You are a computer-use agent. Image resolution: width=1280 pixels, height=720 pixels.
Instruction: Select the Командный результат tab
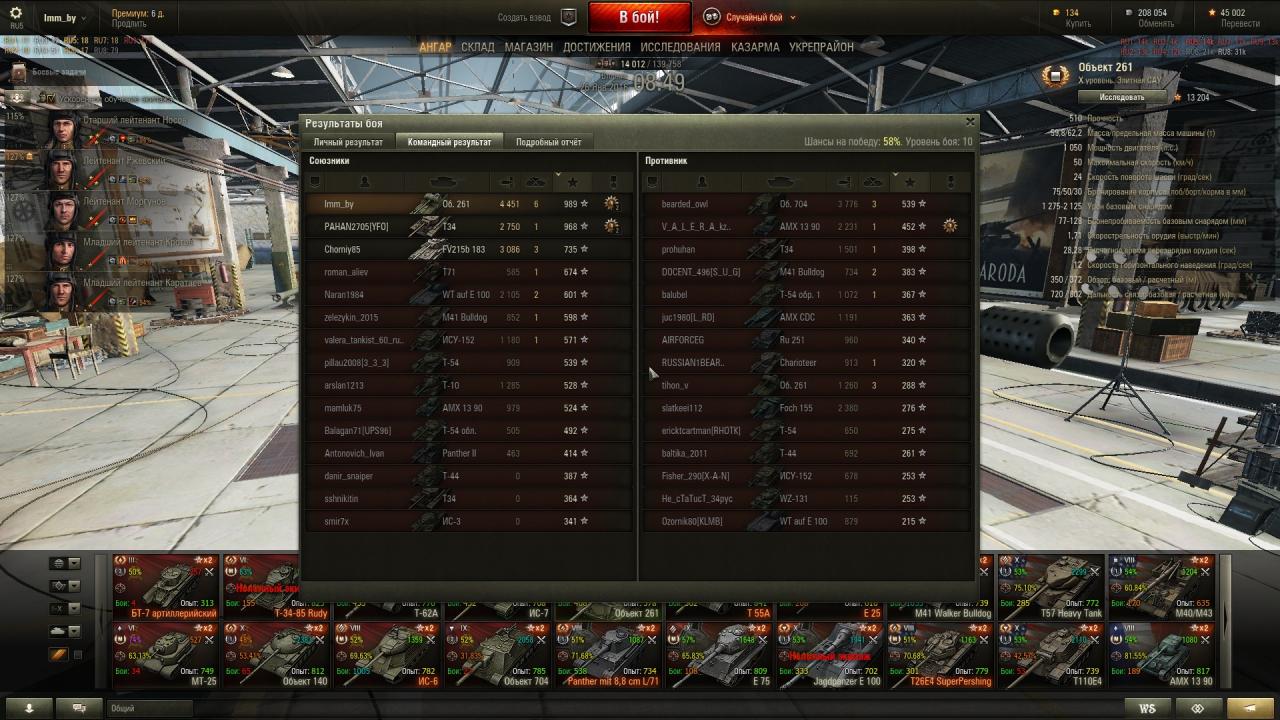449,142
